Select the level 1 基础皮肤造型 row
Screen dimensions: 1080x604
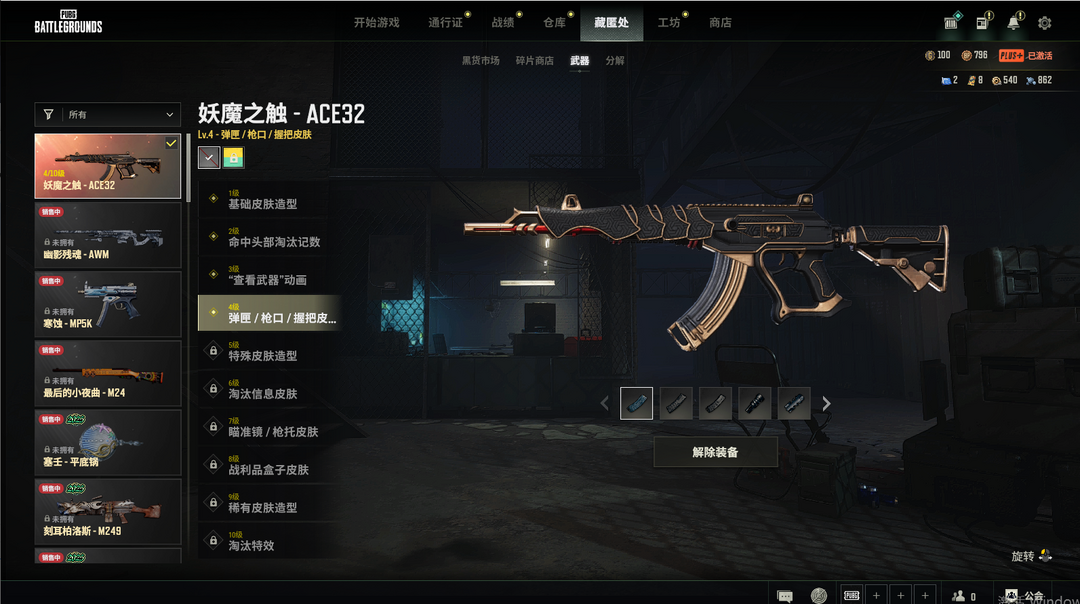(x=268, y=199)
